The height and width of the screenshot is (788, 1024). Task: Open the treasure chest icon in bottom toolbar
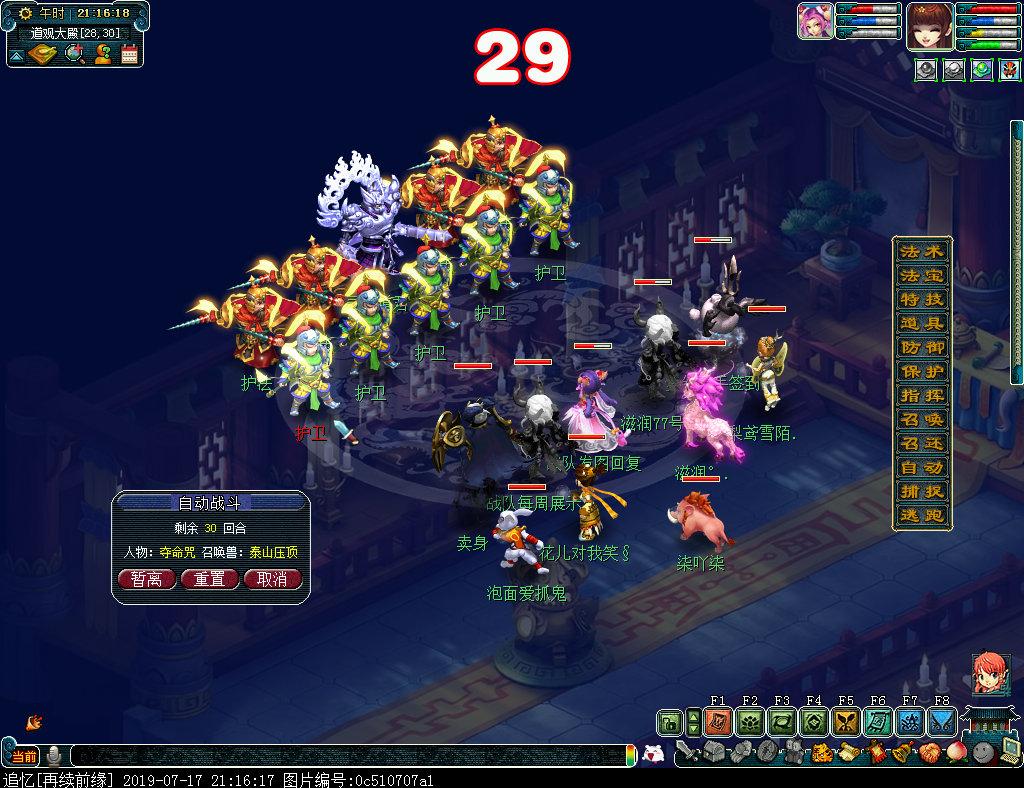(x=712, y=753)
